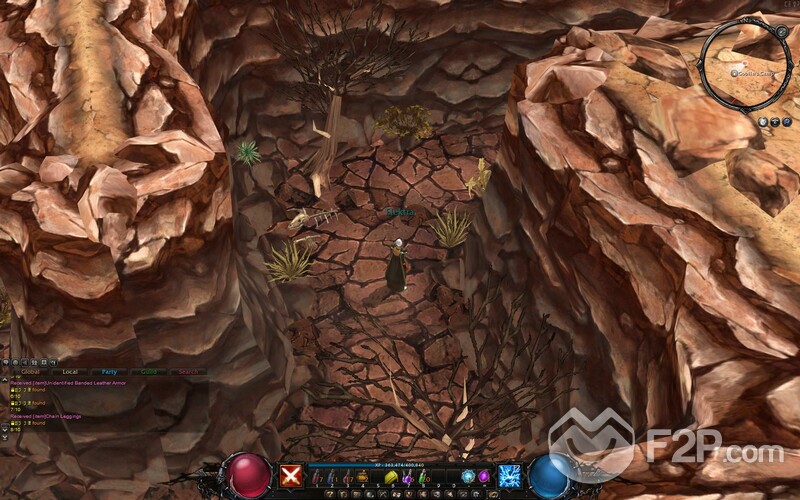Screen dimensions: 800x500
Task: Click the Goblin's Camp marker on minimap
Action: click(x=735, y=73)
